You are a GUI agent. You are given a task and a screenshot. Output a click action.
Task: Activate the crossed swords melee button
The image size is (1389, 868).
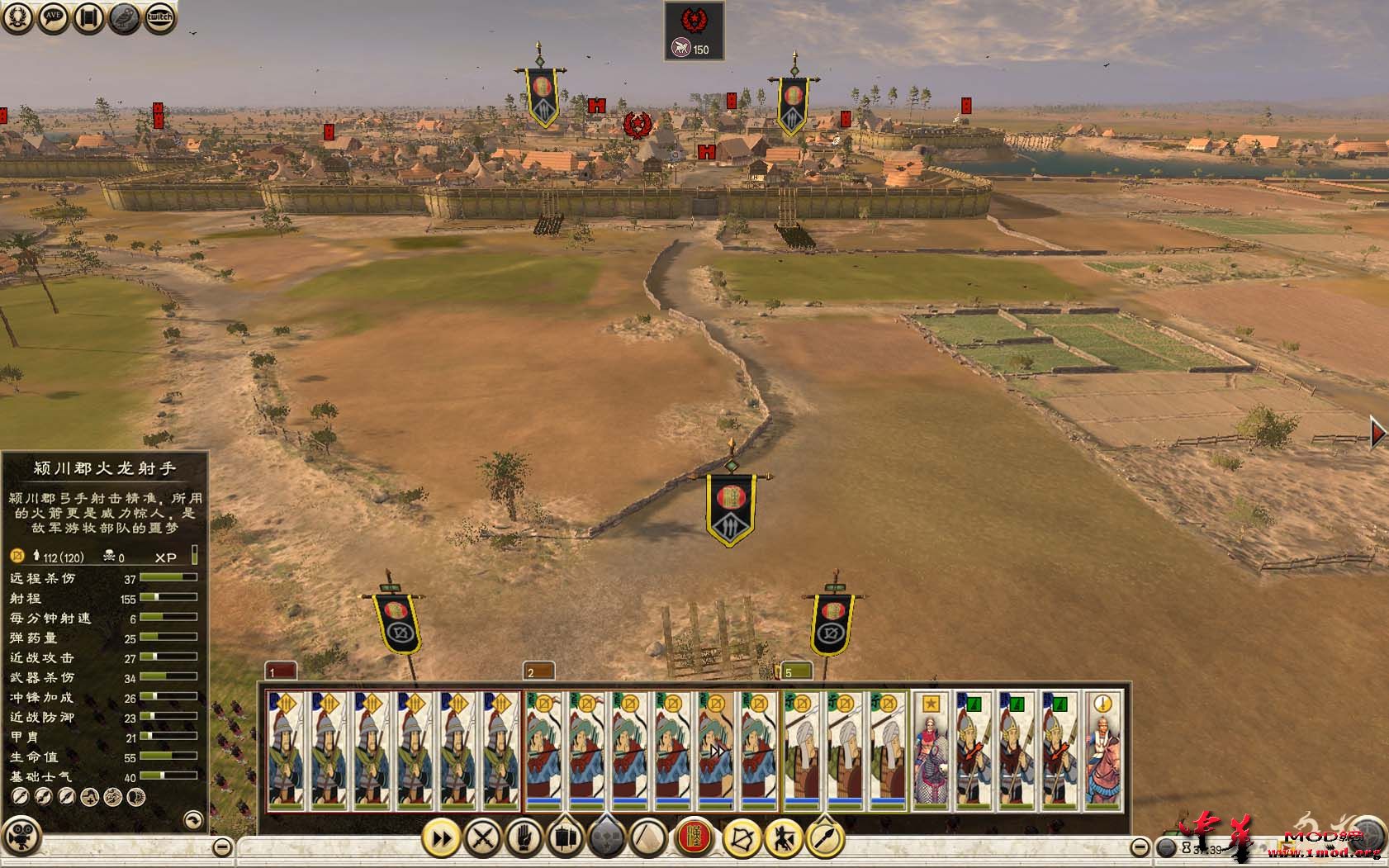482,839
